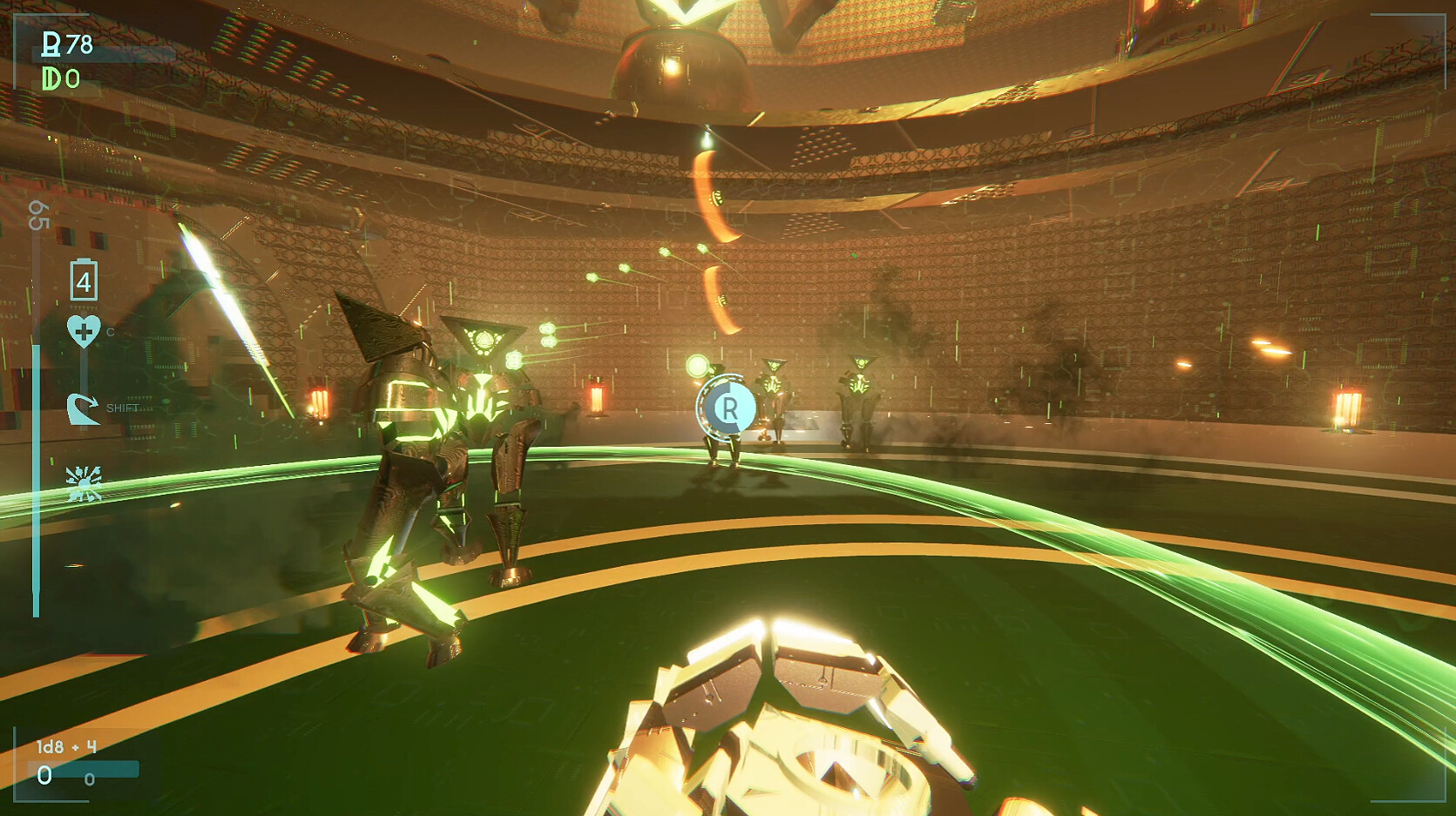
Task: Click the SHIFT keybind text label
Action: coord(124,407)
